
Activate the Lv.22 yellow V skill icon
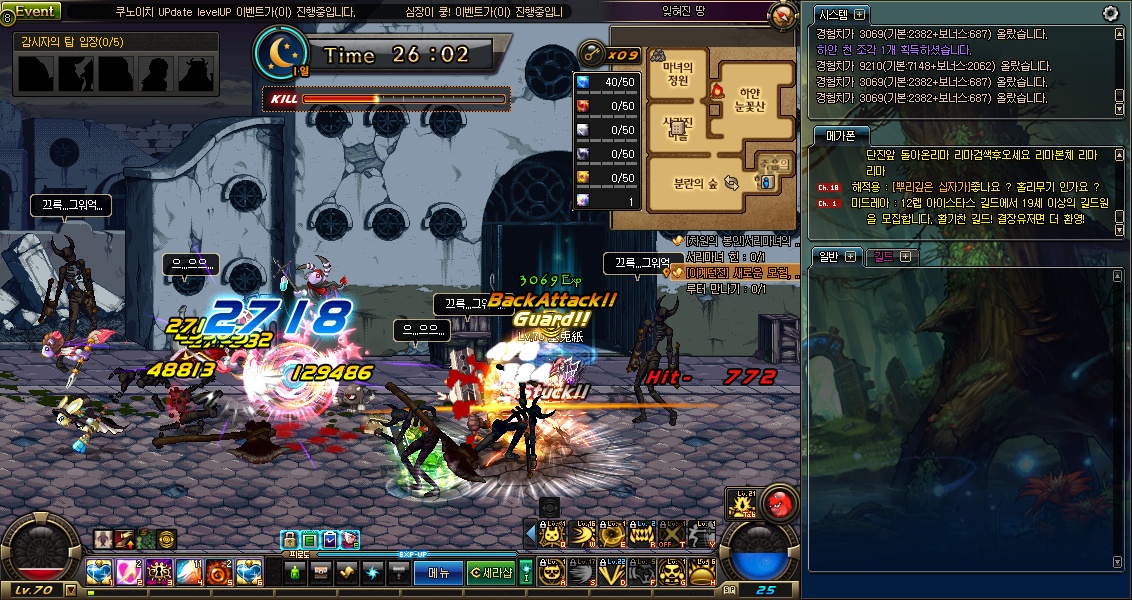[x=611, y=572]
